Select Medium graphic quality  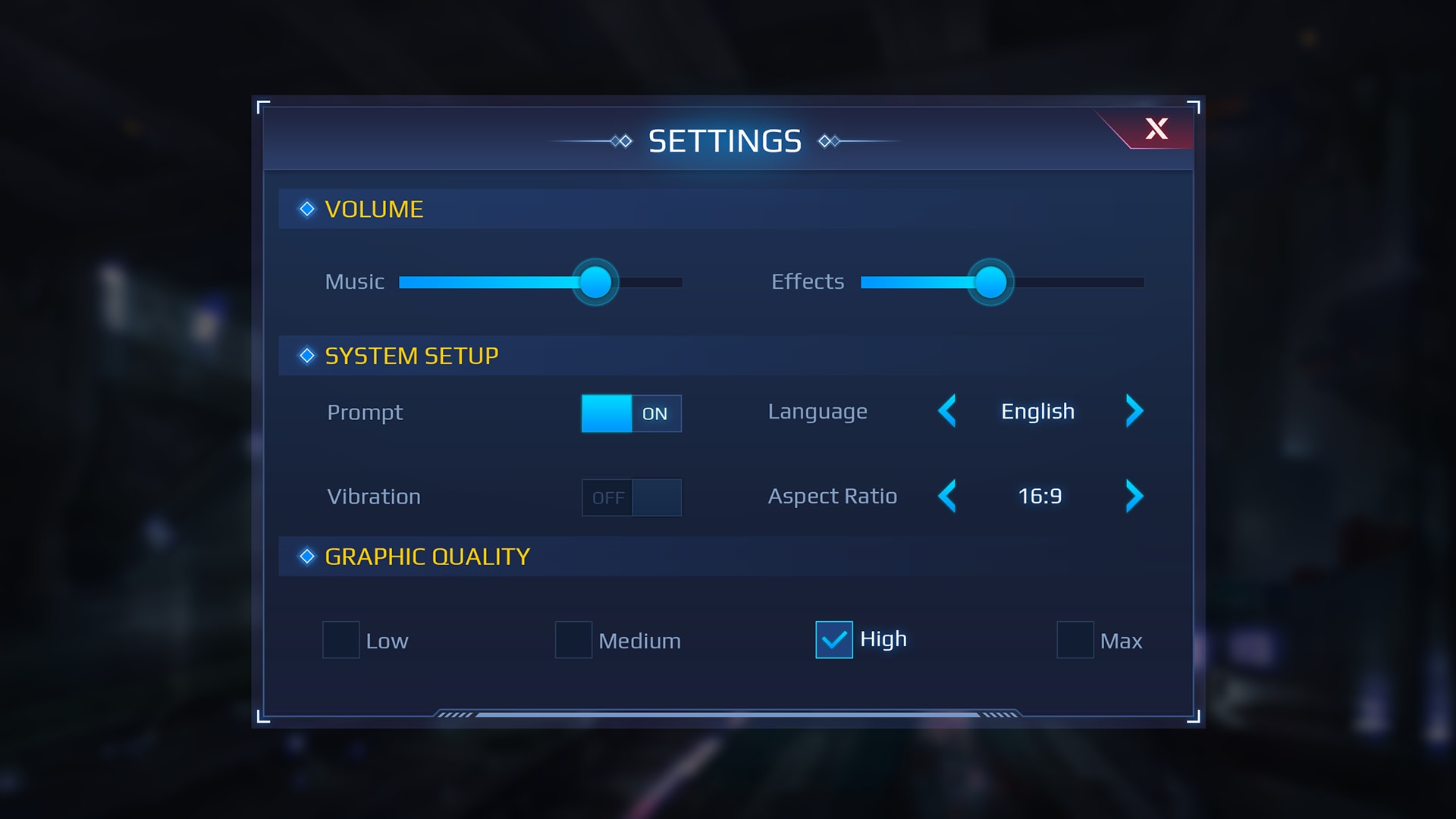tap(573, 641)
